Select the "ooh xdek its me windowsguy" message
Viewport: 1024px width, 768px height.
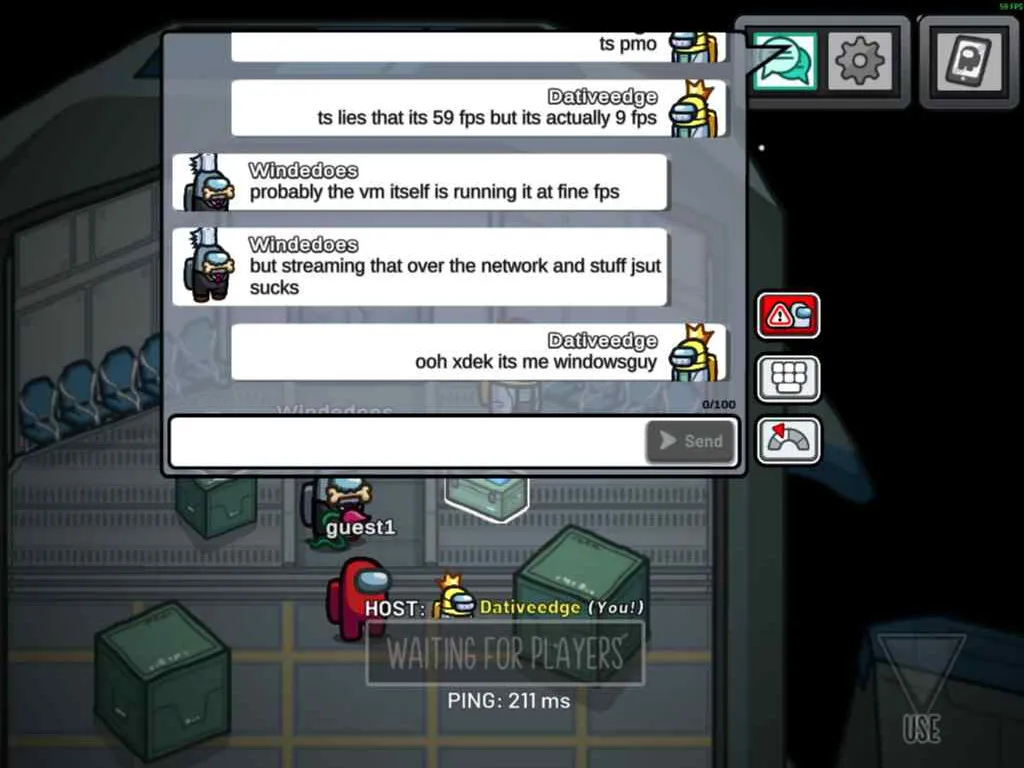point(536,361)
